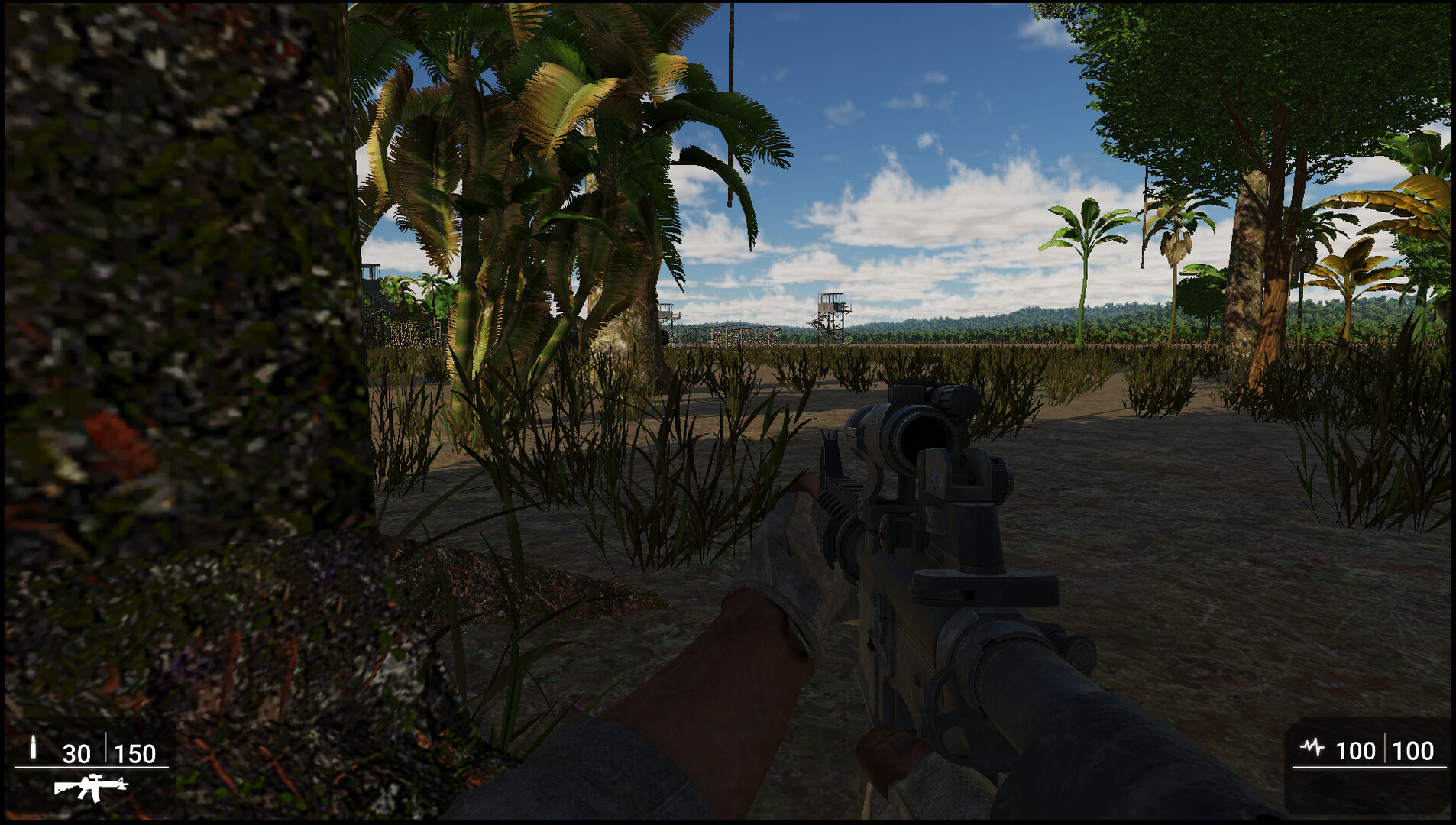Click the underline beneath the ammo counter
This screenshot has height=825, width=1456.
92,768
